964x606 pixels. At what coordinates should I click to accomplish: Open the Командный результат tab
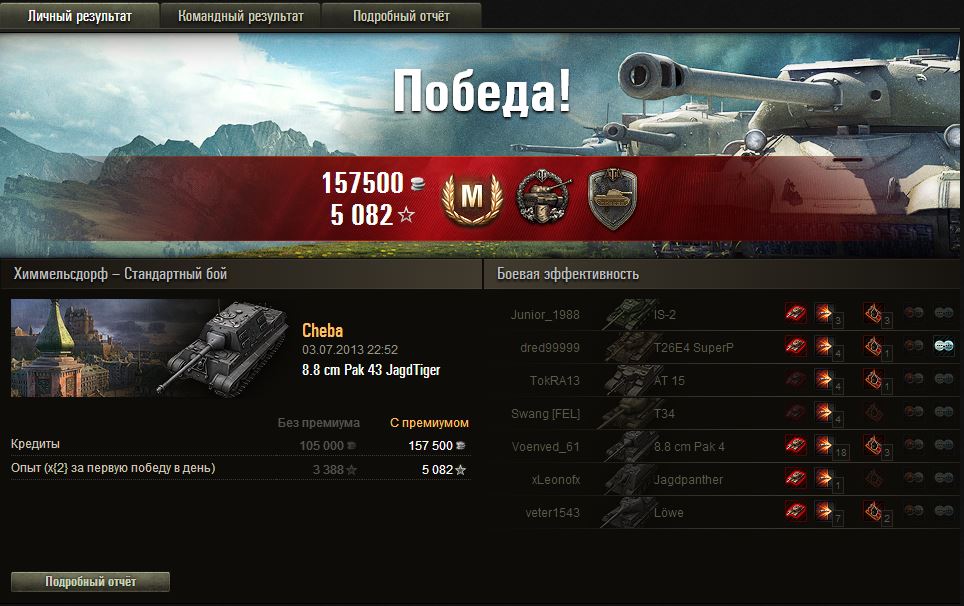click(x=241, y=16)
